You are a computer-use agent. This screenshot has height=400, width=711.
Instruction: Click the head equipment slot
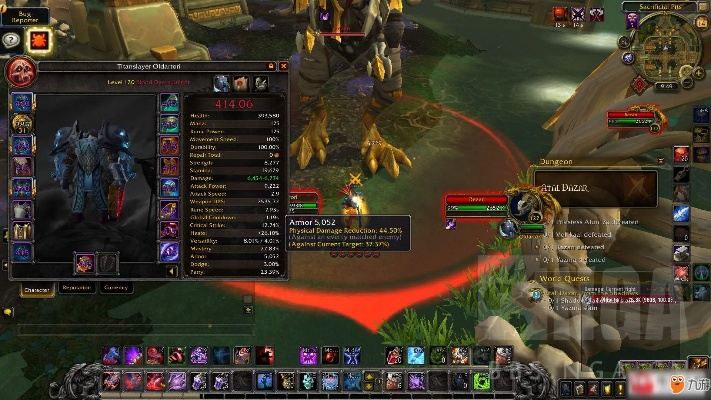(21, 102)
